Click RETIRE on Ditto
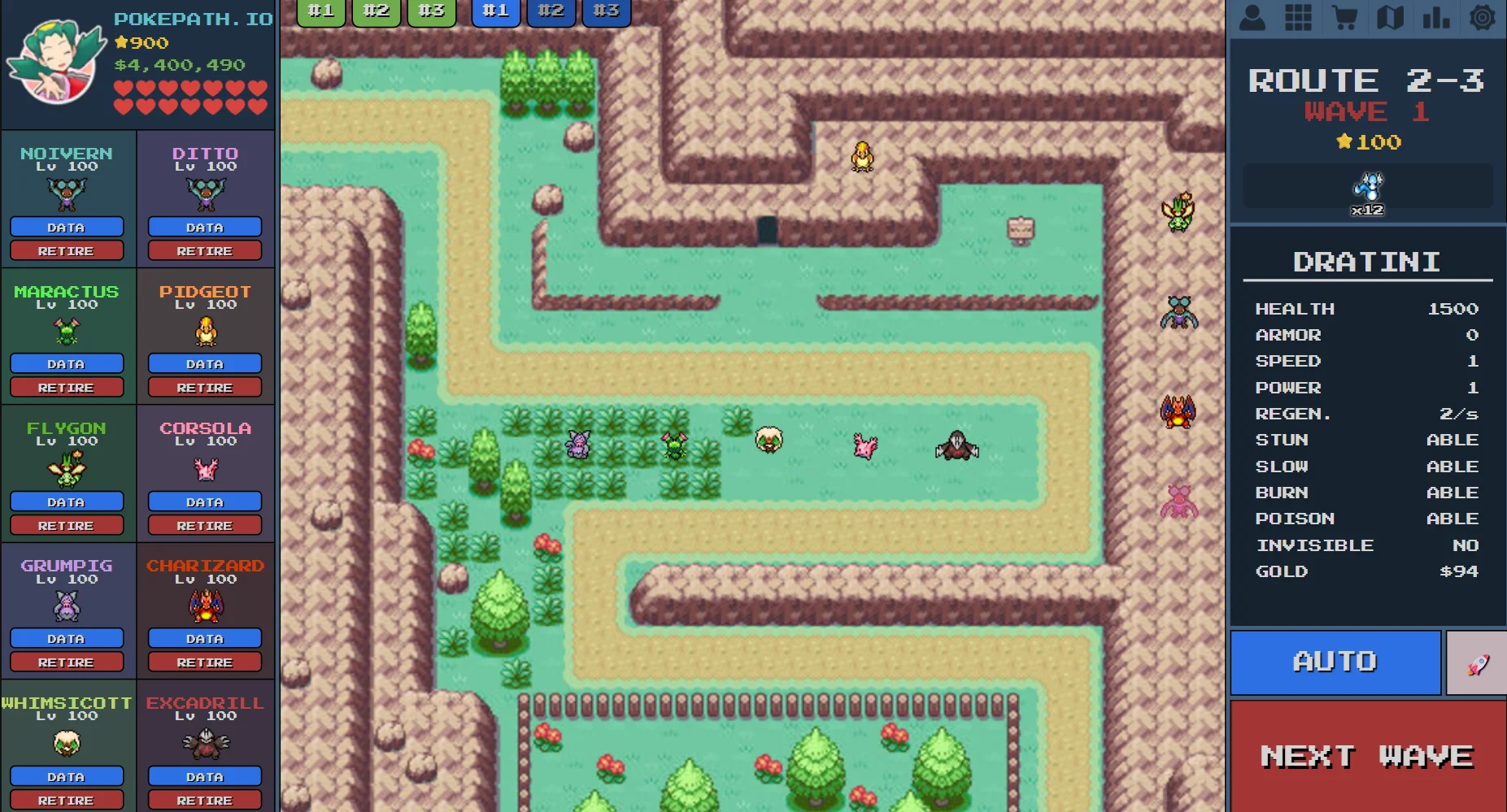Image resolution: width=1507 pixels, height=812 pixels. (x=204, y=250)
